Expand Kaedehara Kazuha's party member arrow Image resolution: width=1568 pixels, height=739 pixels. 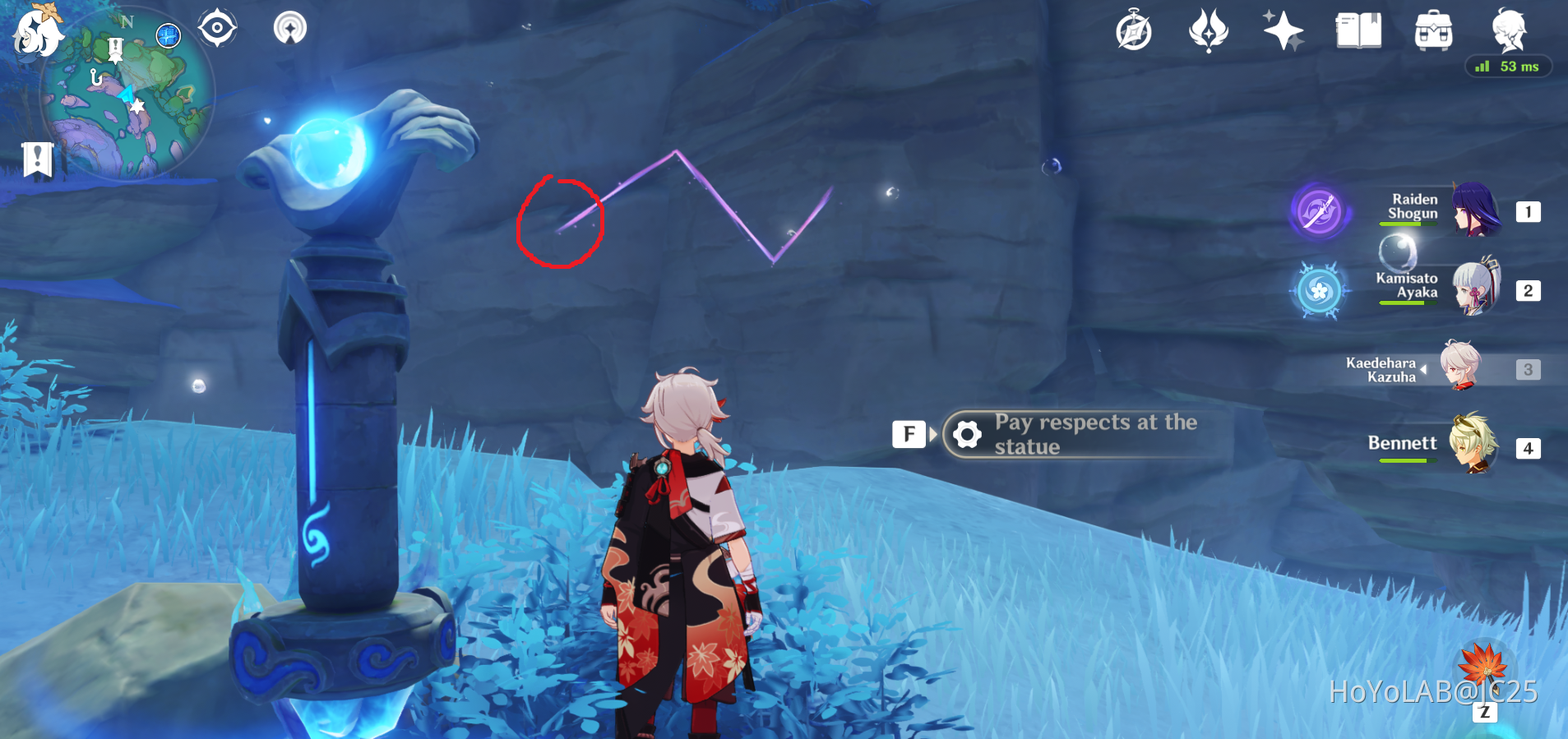pyautogui.click(x=1422, y=368)
